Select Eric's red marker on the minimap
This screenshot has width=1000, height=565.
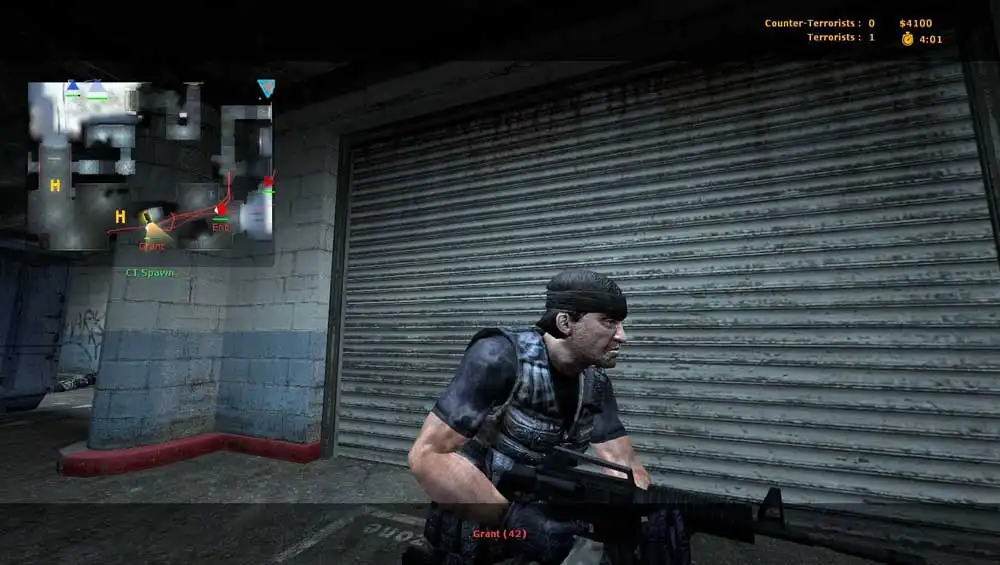221,209
